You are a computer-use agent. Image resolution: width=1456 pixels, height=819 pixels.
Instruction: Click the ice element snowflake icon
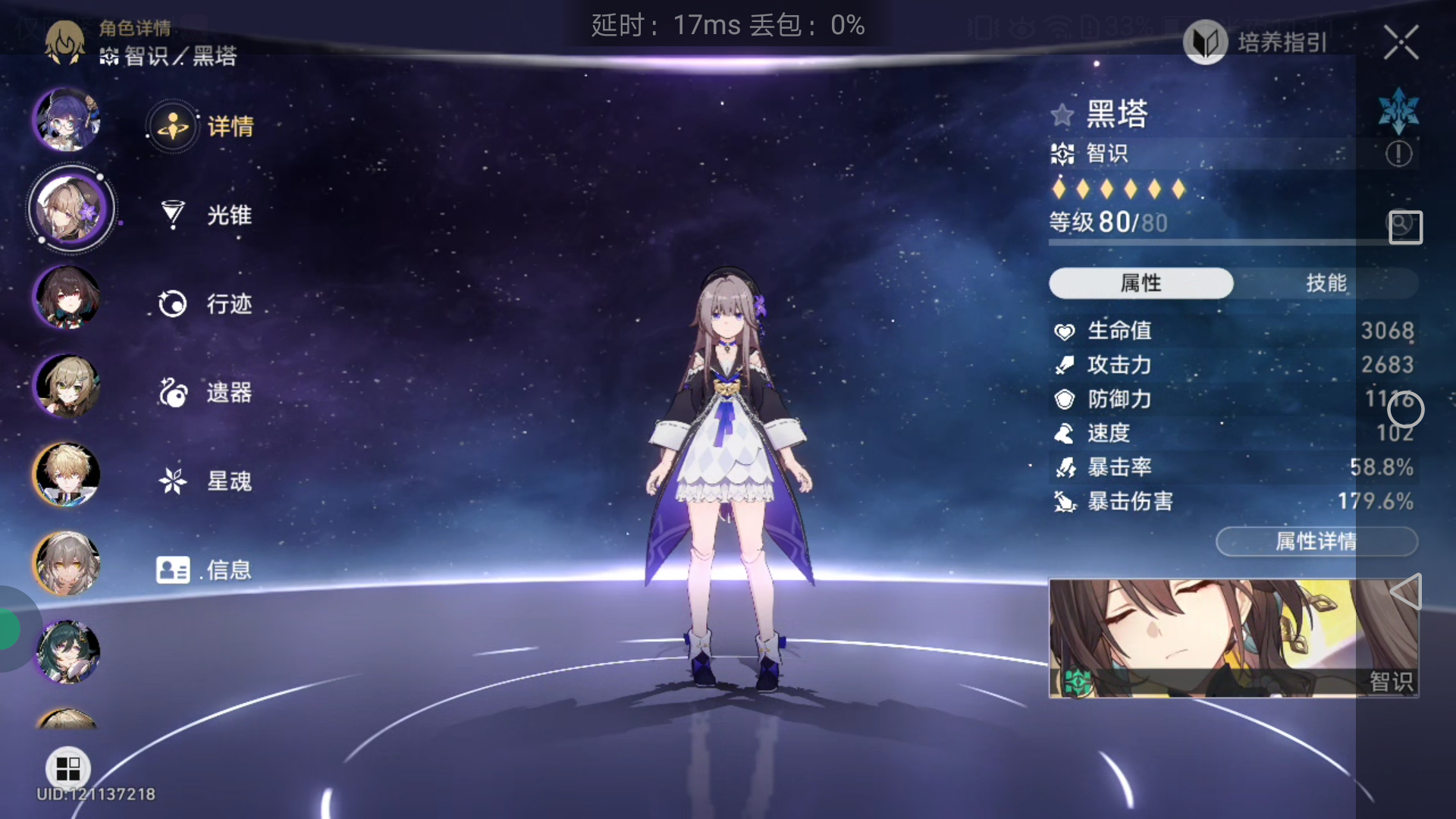point(1398,111)
